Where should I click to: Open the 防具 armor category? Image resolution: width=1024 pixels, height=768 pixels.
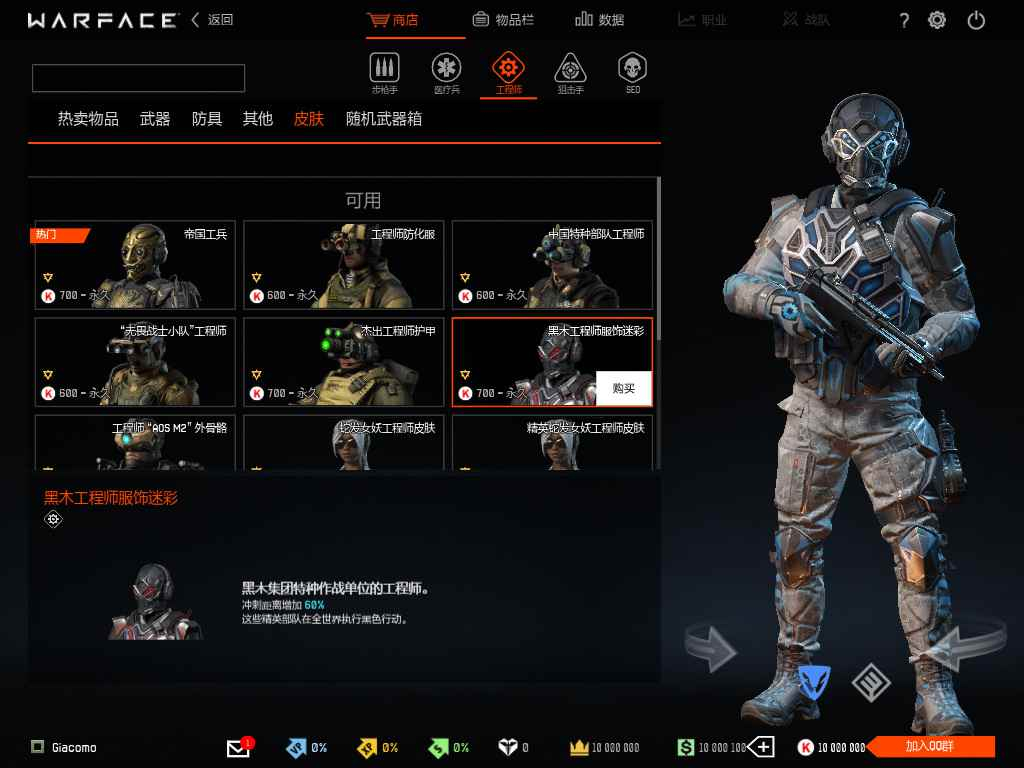207,119
